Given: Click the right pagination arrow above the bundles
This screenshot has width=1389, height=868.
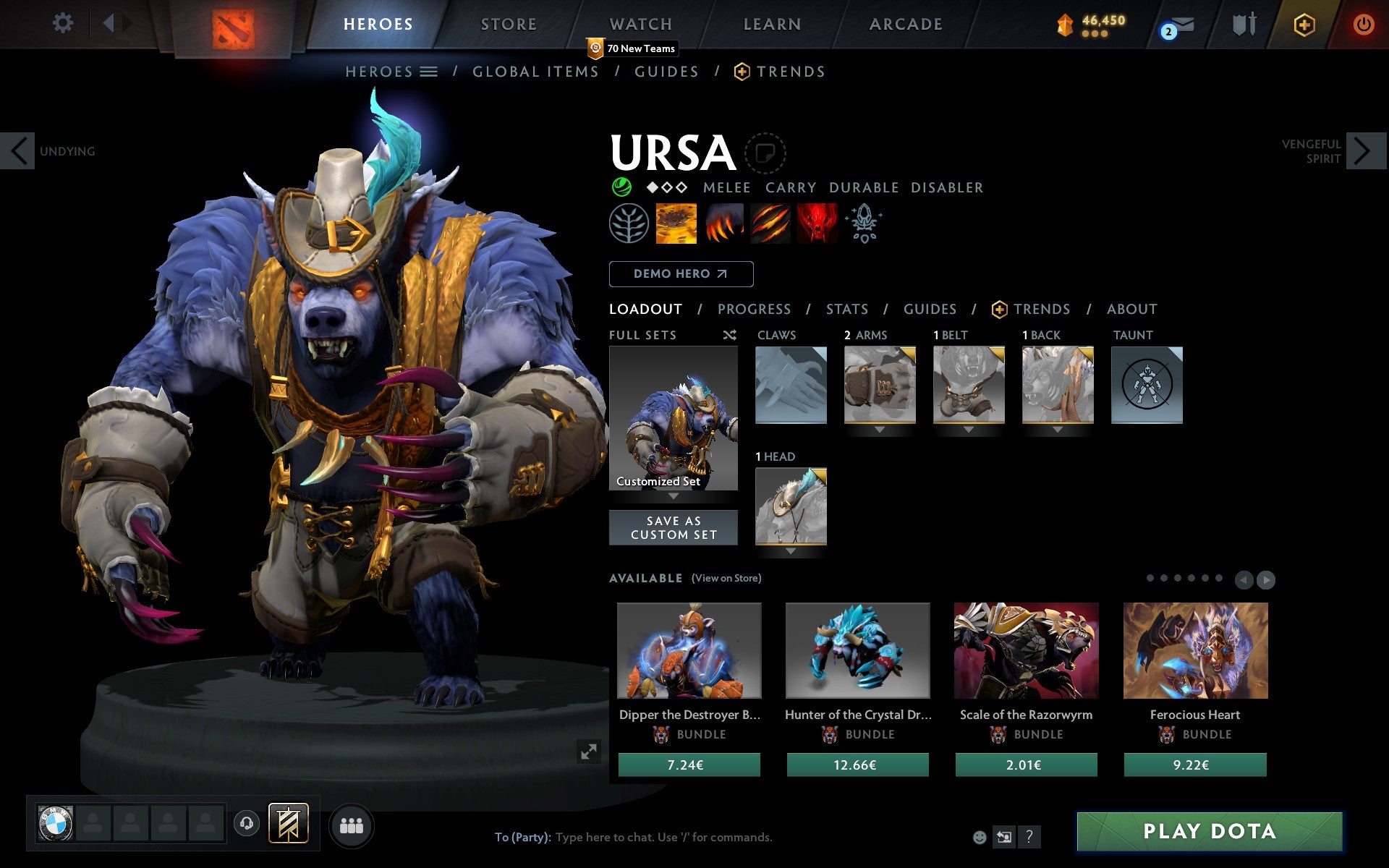Looking at the screenshot, I should coord(1267,579).
